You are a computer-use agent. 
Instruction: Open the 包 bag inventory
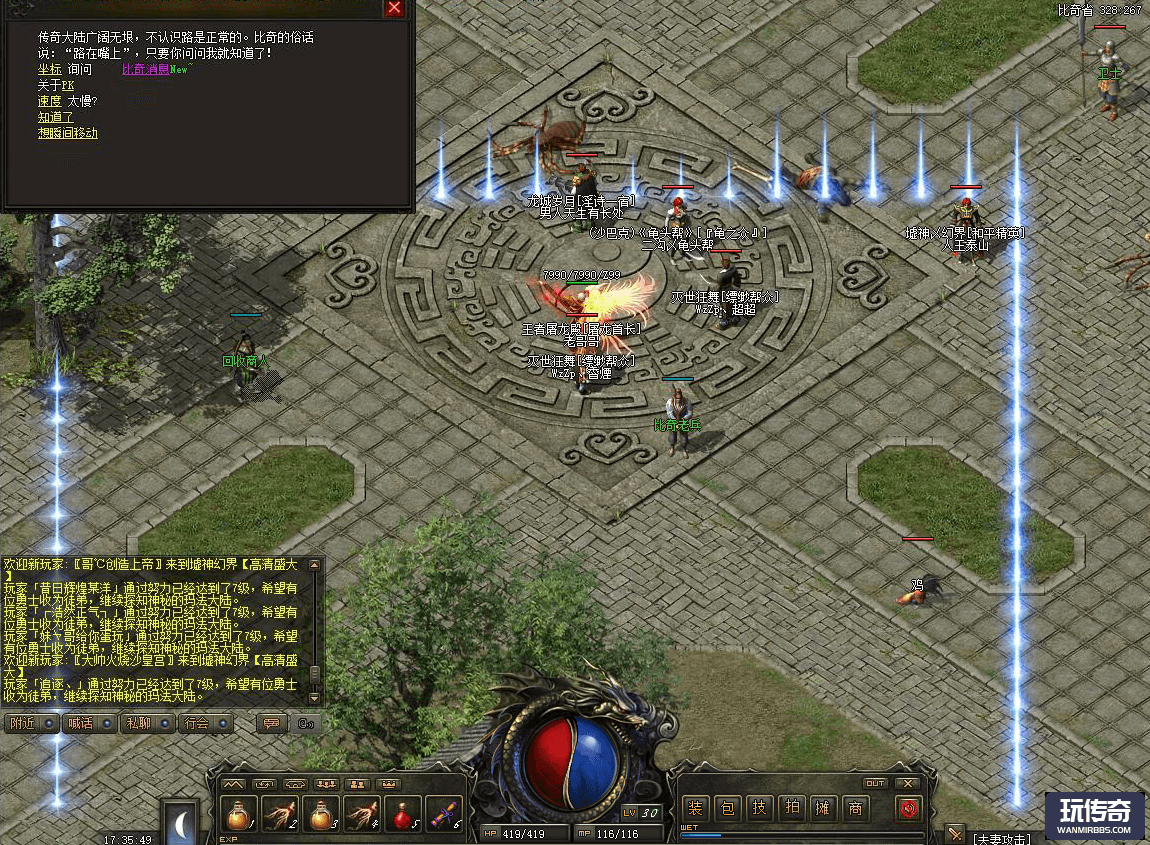tap(727, 808)
